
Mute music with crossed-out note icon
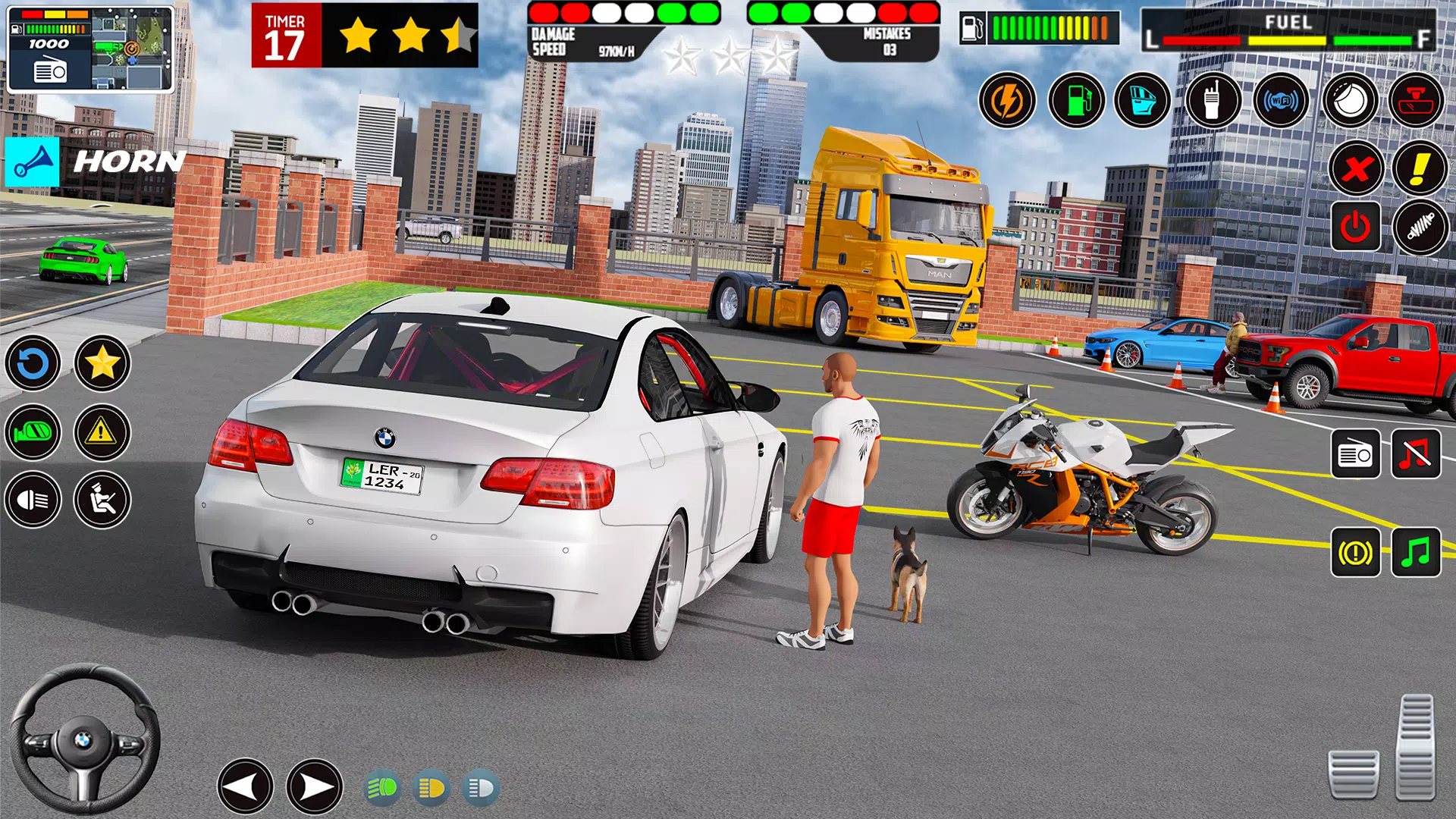(1416, 454)
